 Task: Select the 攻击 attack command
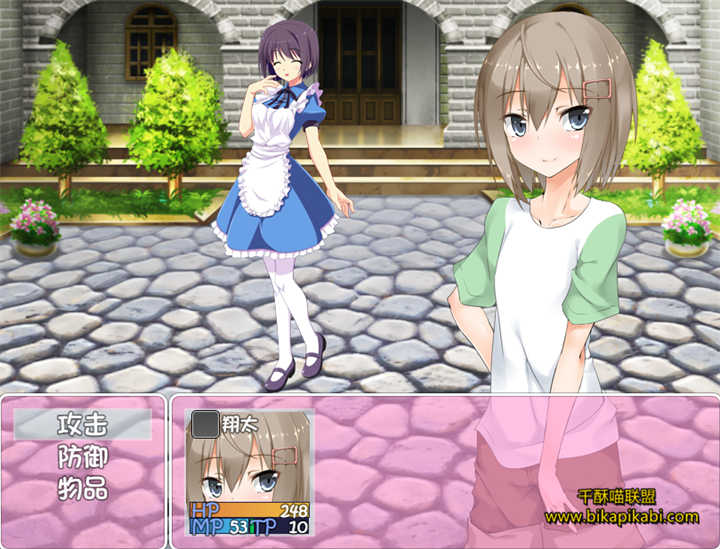83,424
